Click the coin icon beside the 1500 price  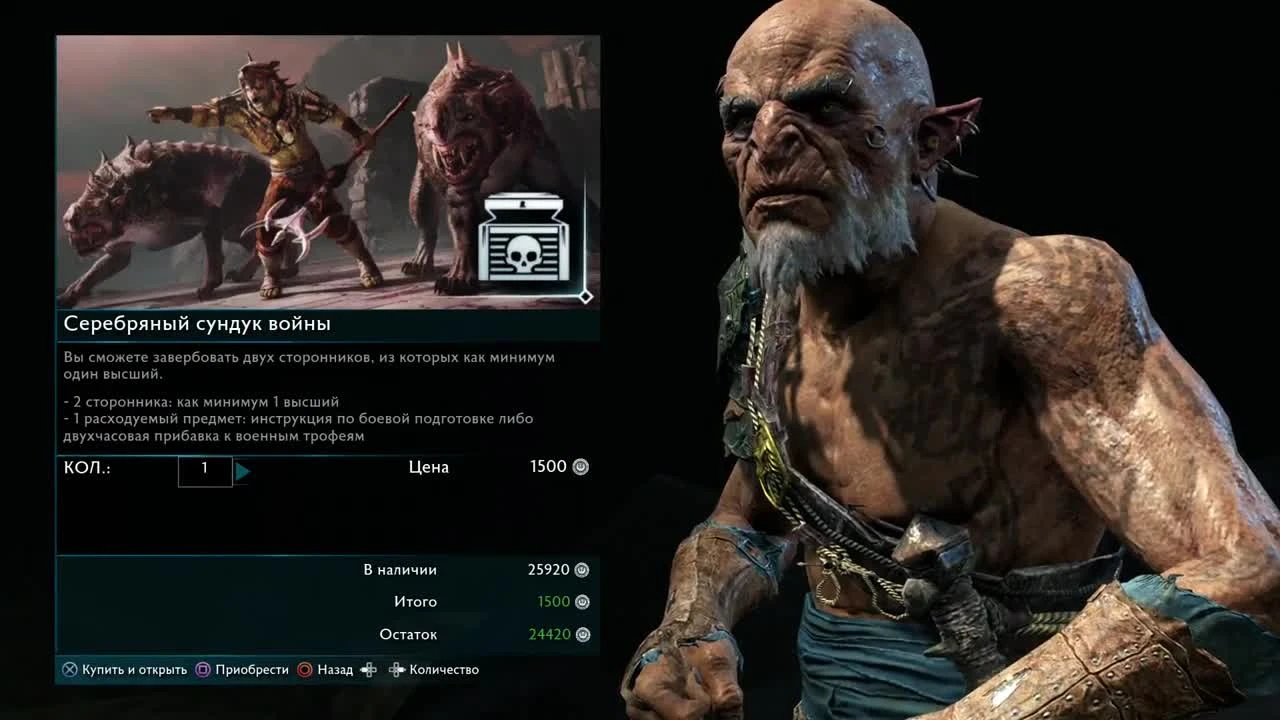tap(580, 466)
